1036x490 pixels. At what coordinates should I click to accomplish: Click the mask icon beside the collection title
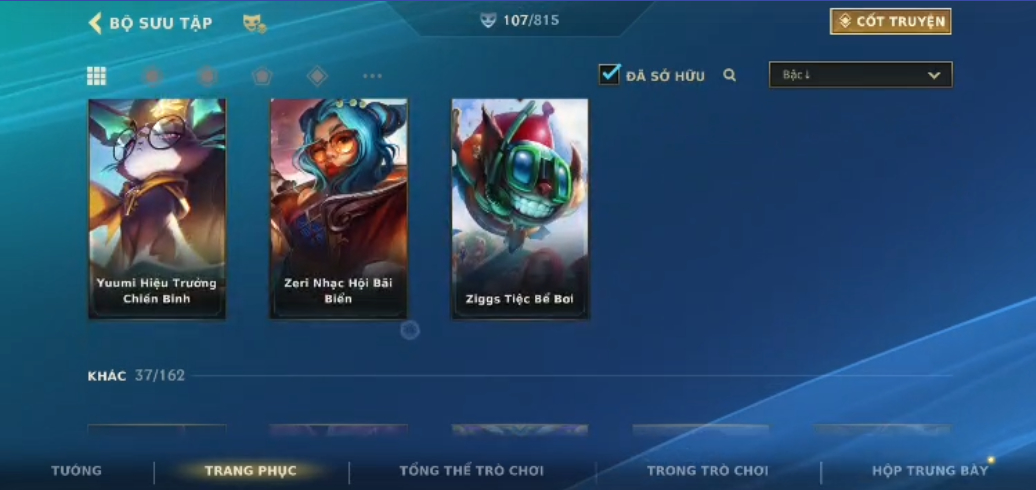pos(254,23)
